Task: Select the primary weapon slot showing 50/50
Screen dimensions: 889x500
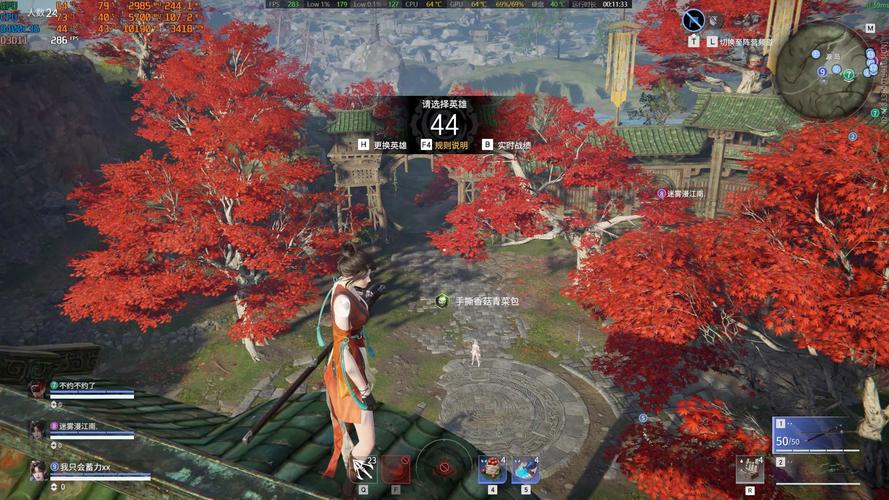Action: point(815,434)
